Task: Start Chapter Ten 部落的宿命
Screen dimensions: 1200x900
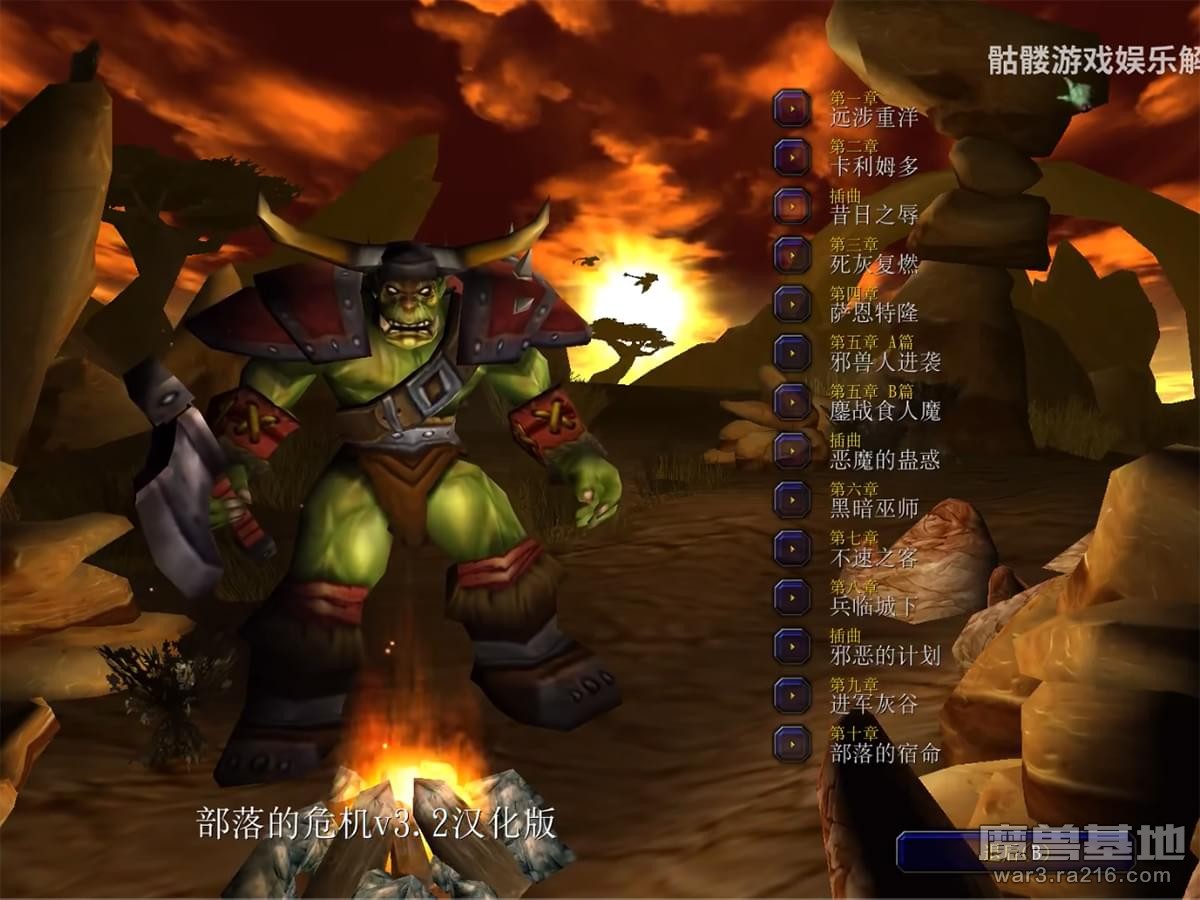Action: pos(792,745)
